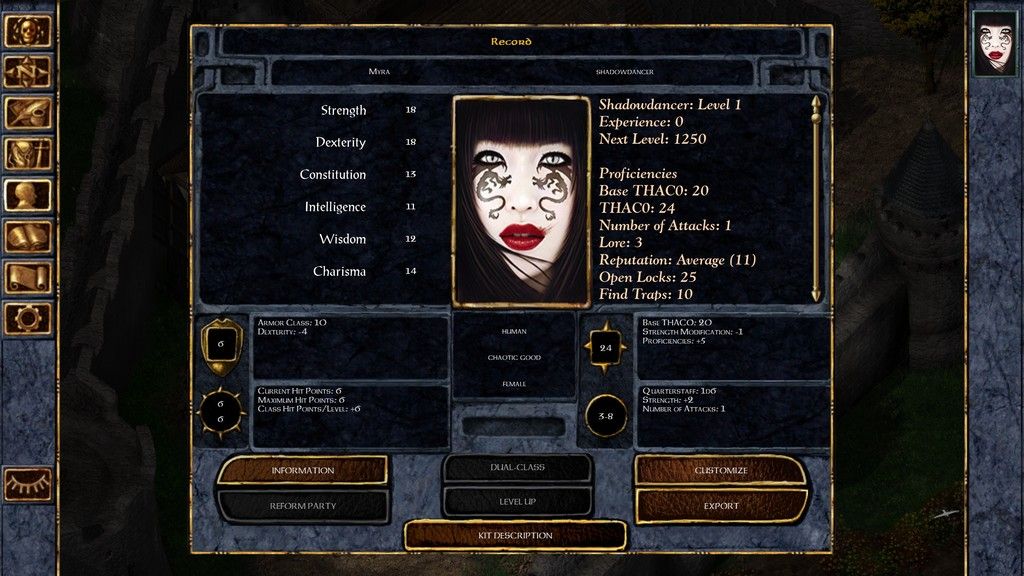The height and width of the screenshot is (576, 1024).
Task: Click the skull icon in the sidebar
Action: tap(28, 30)
